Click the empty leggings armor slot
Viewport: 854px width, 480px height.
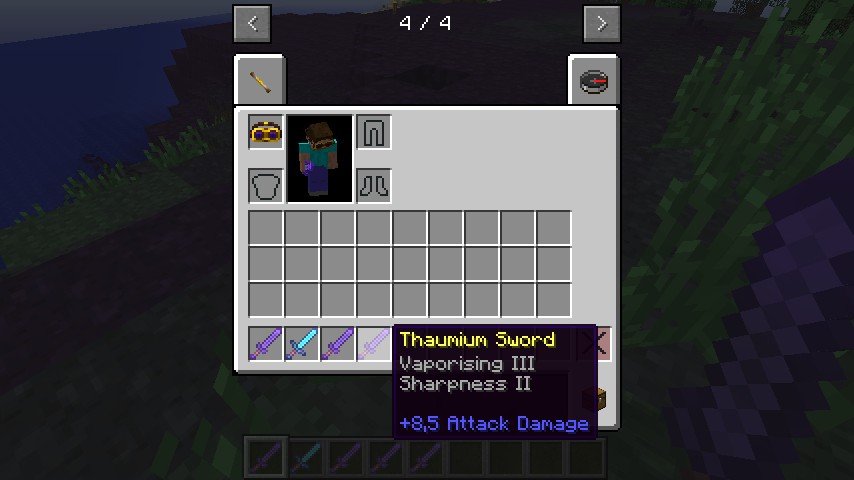pos(374,132)
